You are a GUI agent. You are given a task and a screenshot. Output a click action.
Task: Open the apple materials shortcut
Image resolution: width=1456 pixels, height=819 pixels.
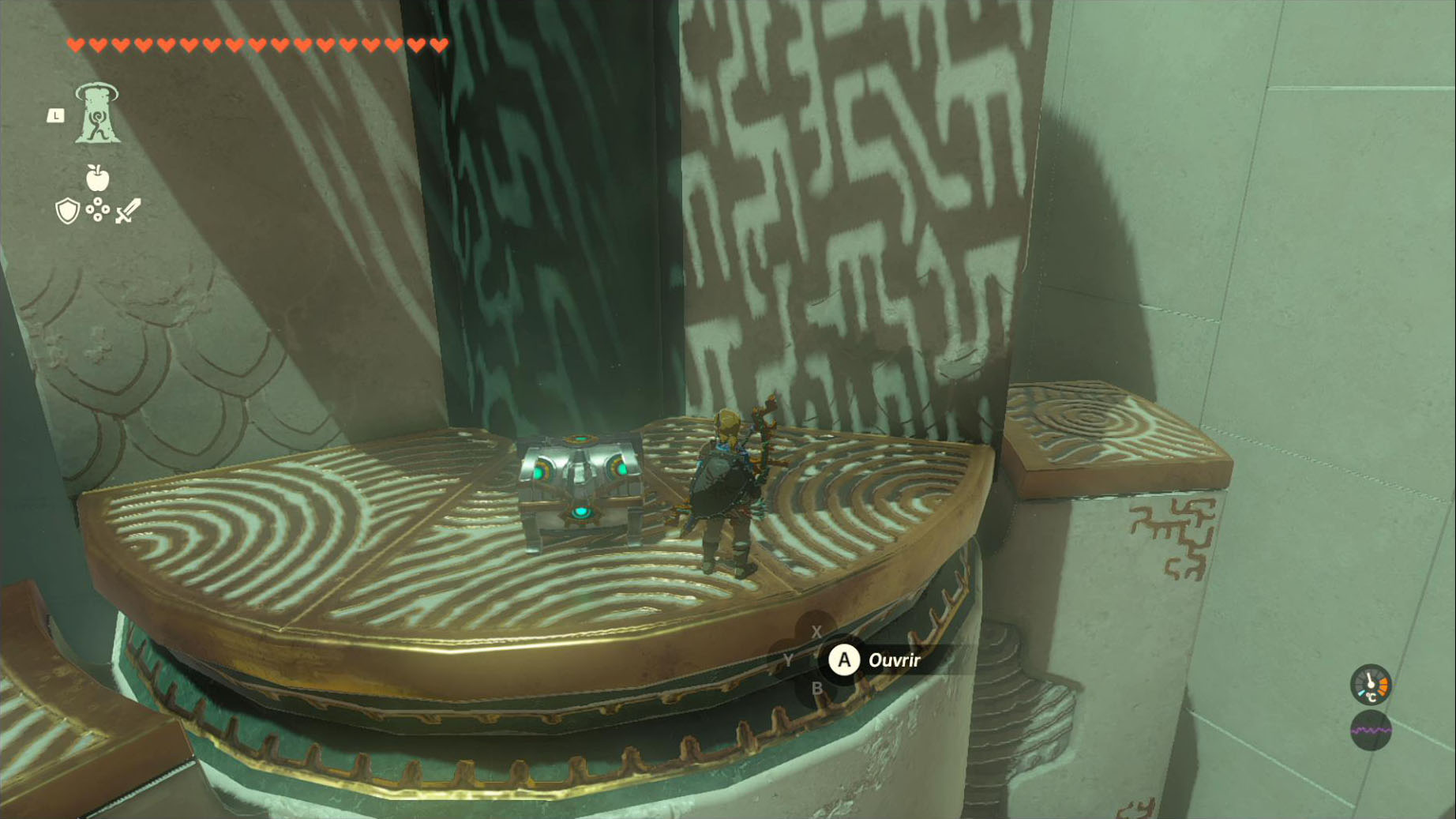click(97, 178)
